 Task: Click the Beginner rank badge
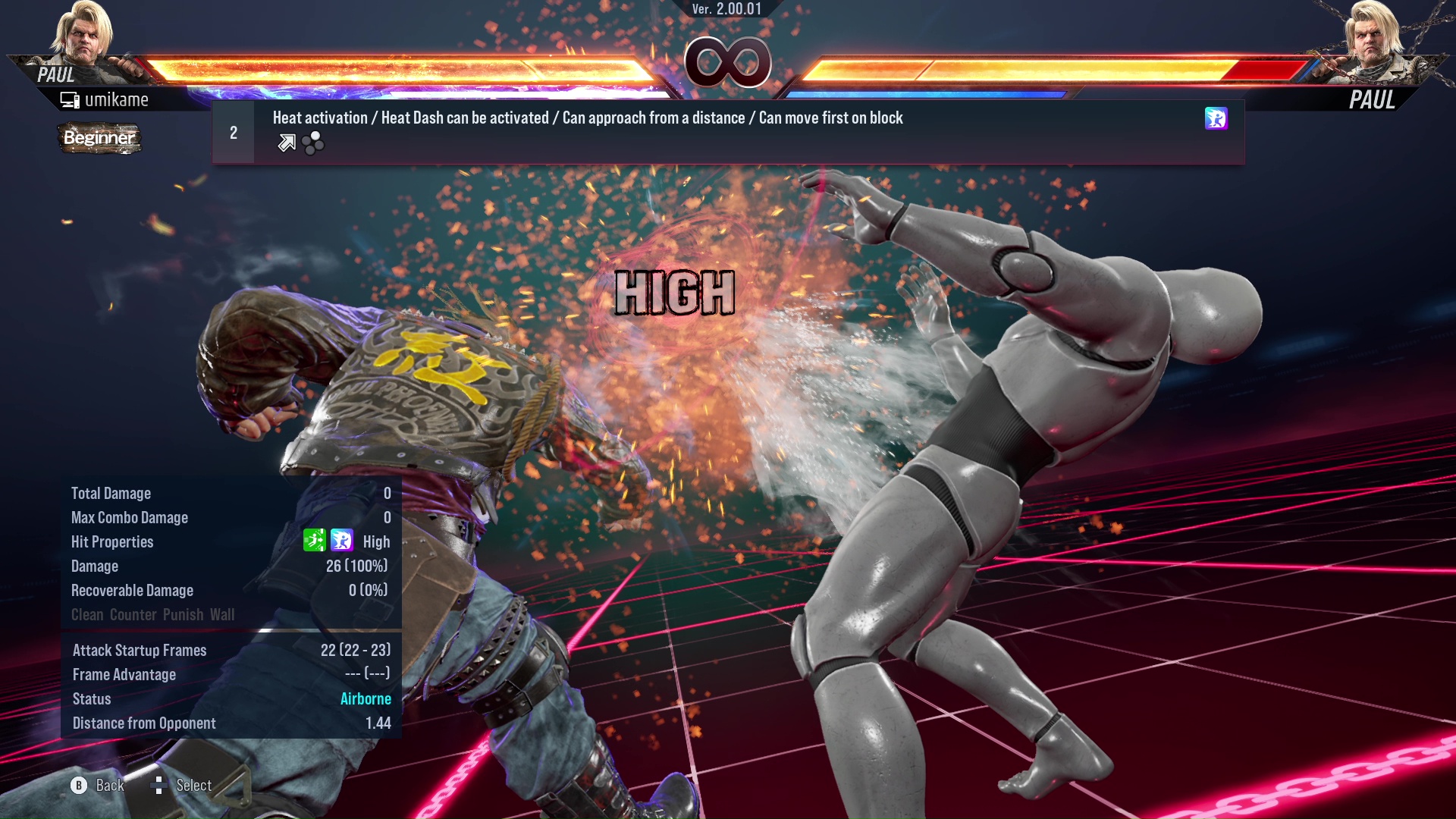click(99, 138)
